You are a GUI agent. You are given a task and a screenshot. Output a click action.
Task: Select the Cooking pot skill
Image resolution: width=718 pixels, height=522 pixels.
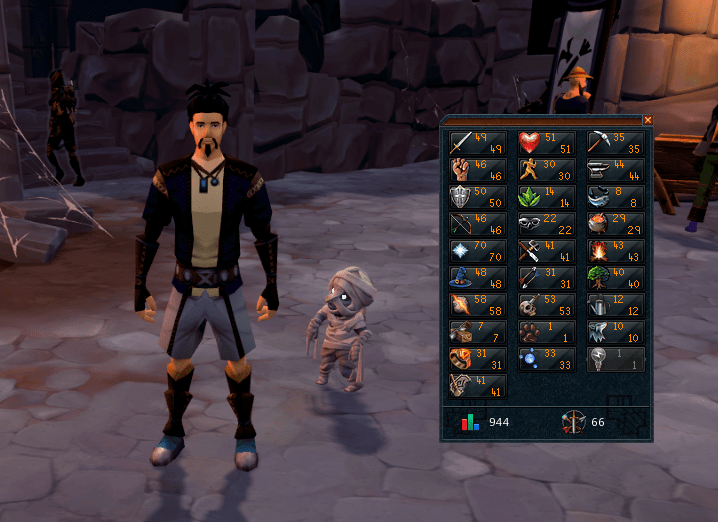click(616, 224)
